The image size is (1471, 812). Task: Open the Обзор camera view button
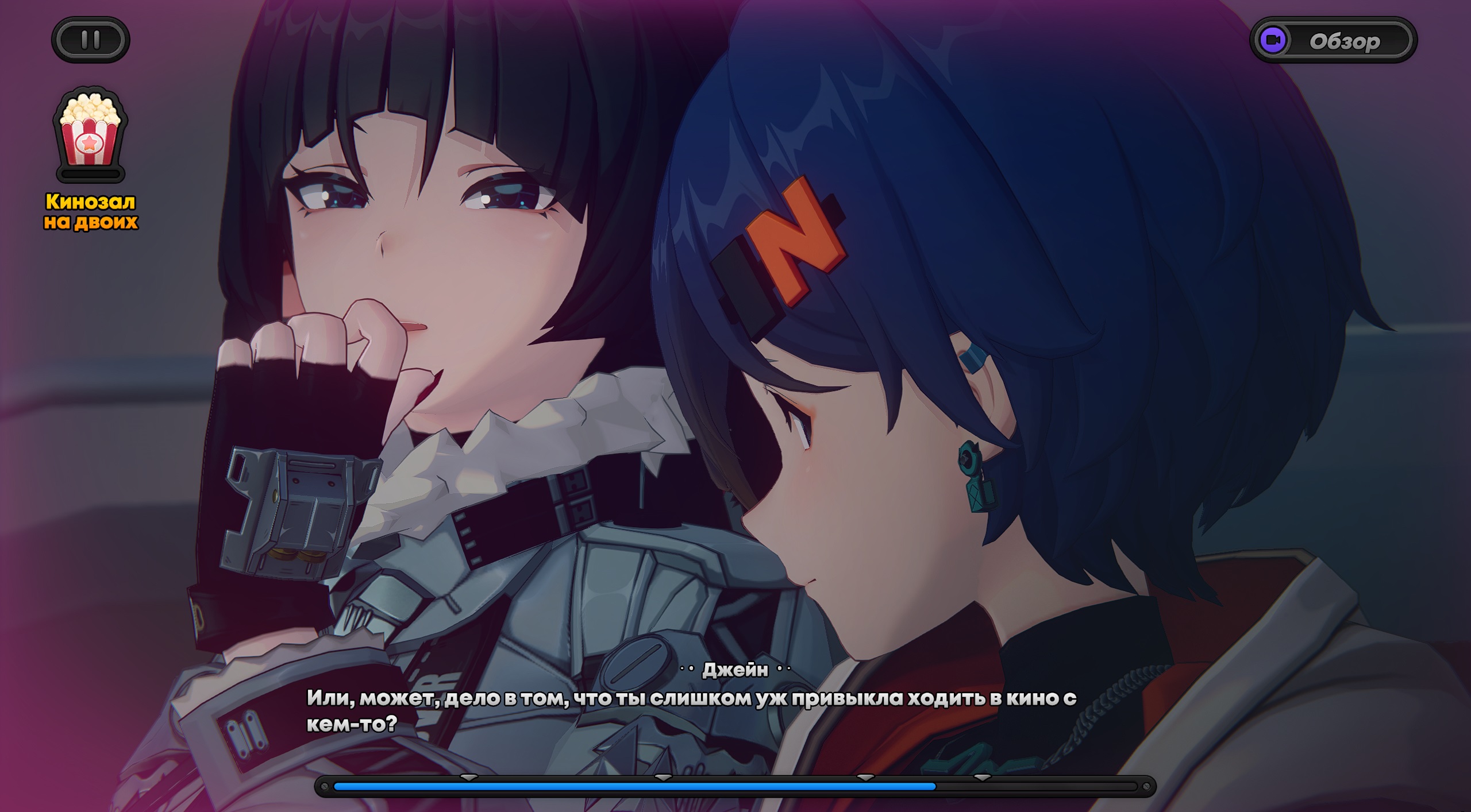[x=1333, y=41]
